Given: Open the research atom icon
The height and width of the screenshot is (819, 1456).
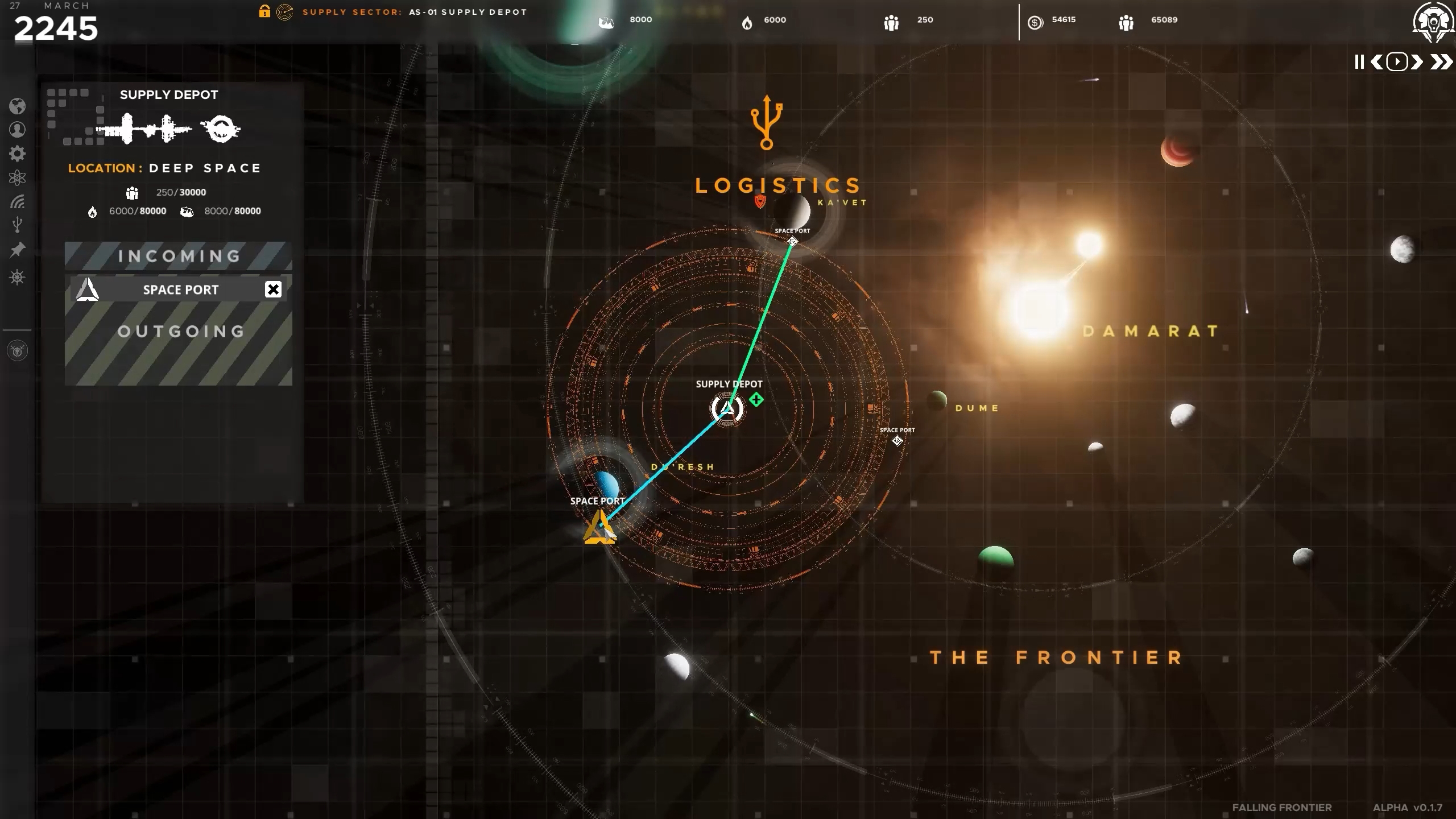Looking at the screenshot, I should (x=18, y=177).
